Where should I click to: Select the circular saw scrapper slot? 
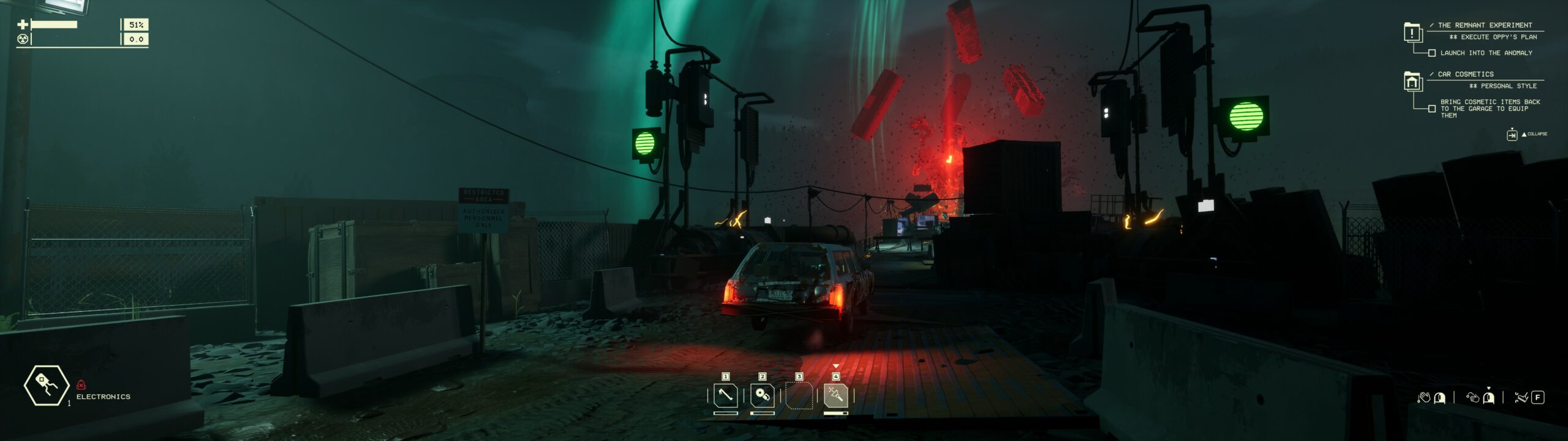762,395
